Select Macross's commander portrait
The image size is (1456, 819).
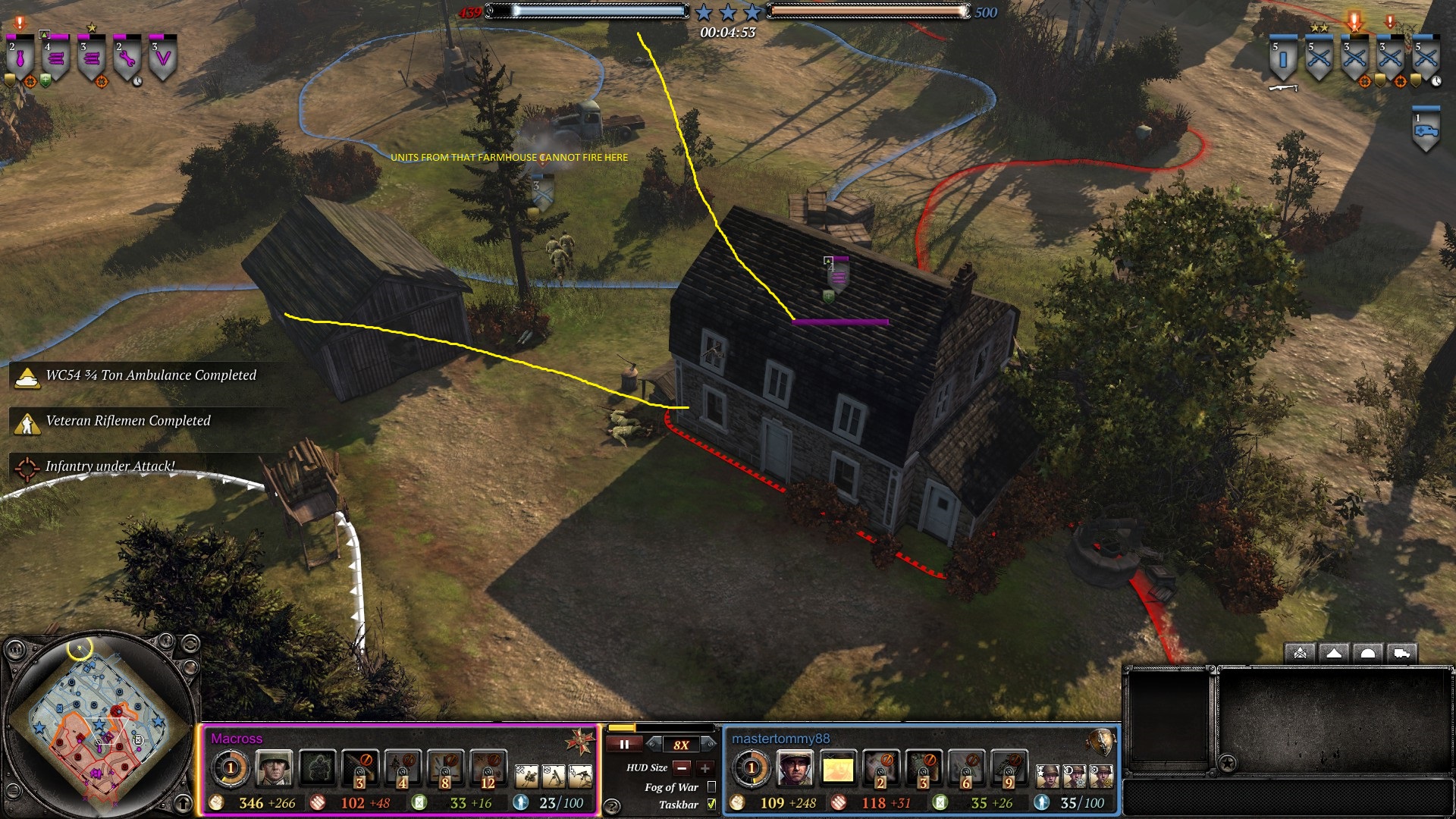pyautogui.click(x=273, y=769)
